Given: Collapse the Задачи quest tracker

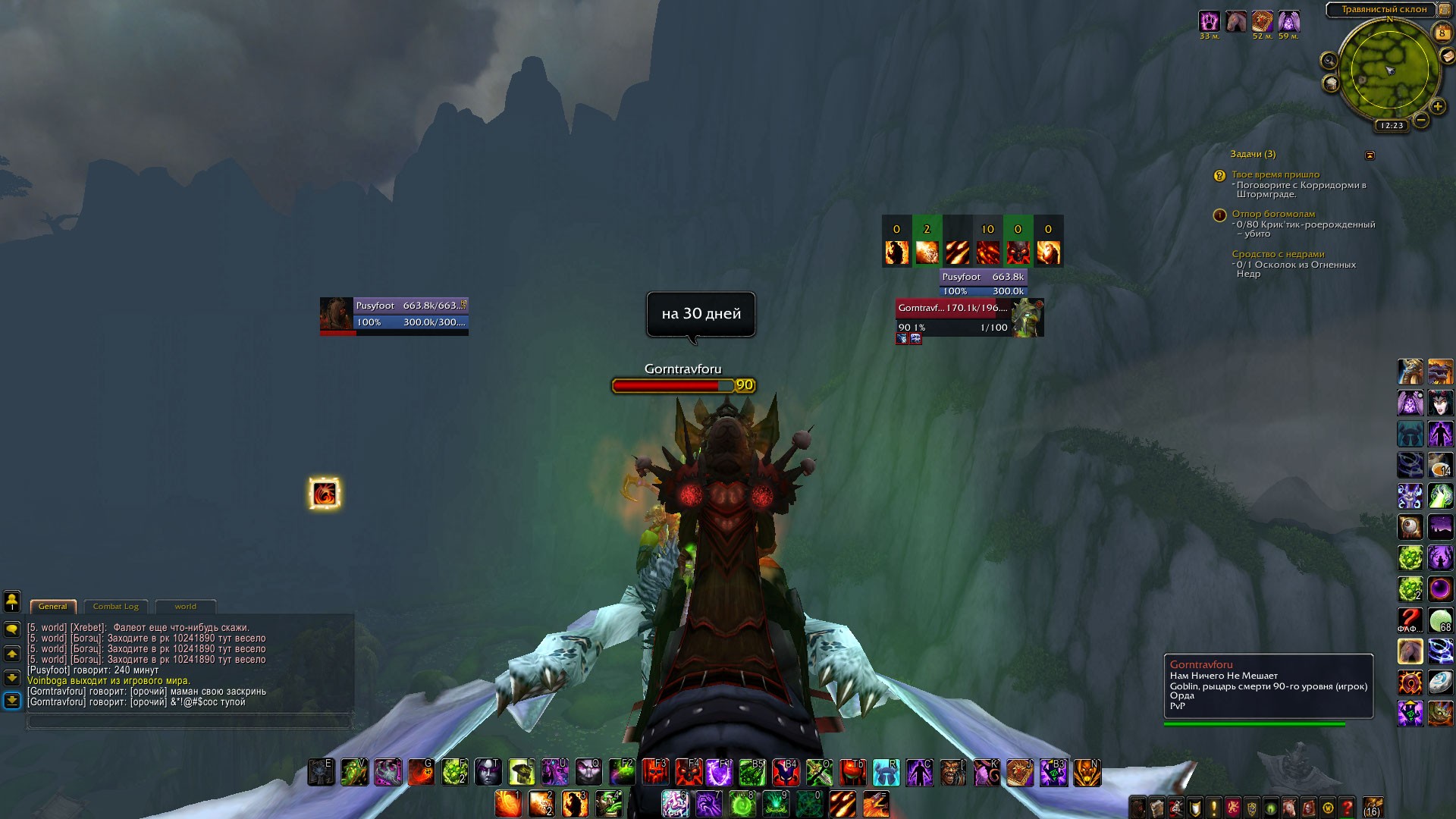Looking at the screenshot, I should coord(1370,155).
